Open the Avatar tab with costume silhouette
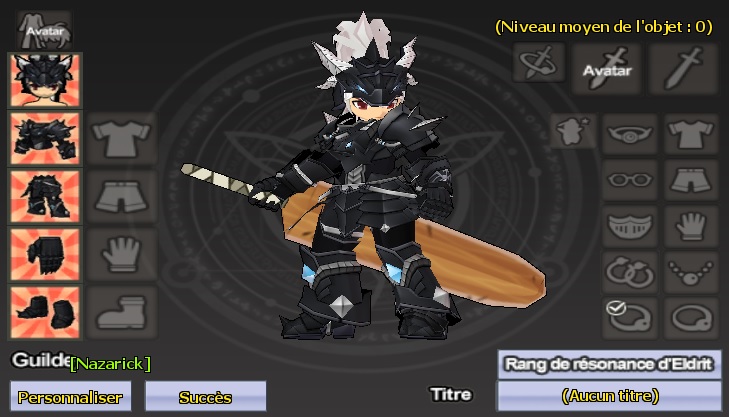Viewport: 729px width, 417px height. tap(44, 27)
